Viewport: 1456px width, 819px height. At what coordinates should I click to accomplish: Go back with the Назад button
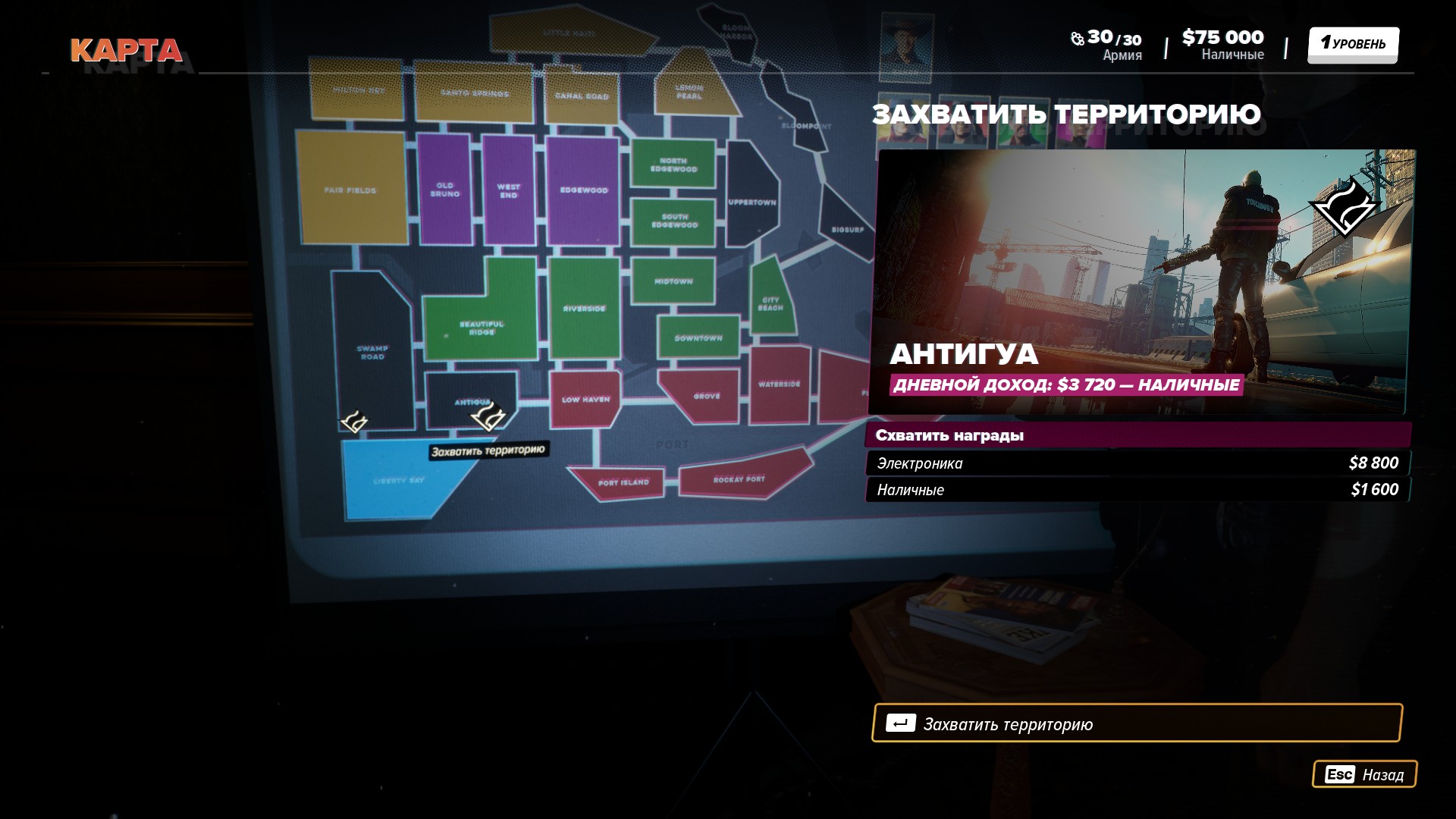tap(1363, 774)
